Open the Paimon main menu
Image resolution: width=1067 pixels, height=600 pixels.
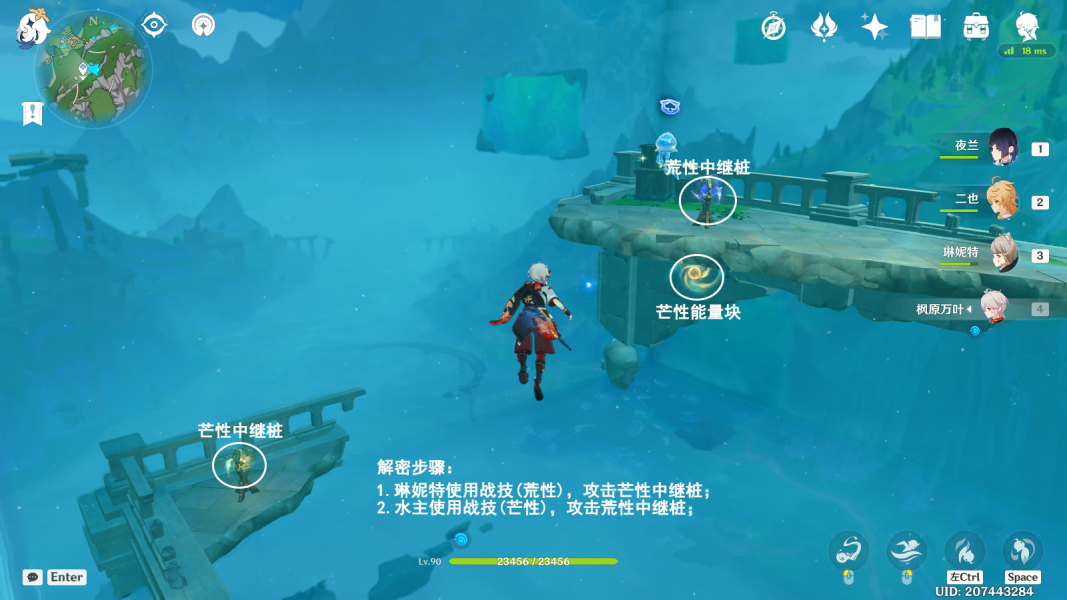coord(32,27)
